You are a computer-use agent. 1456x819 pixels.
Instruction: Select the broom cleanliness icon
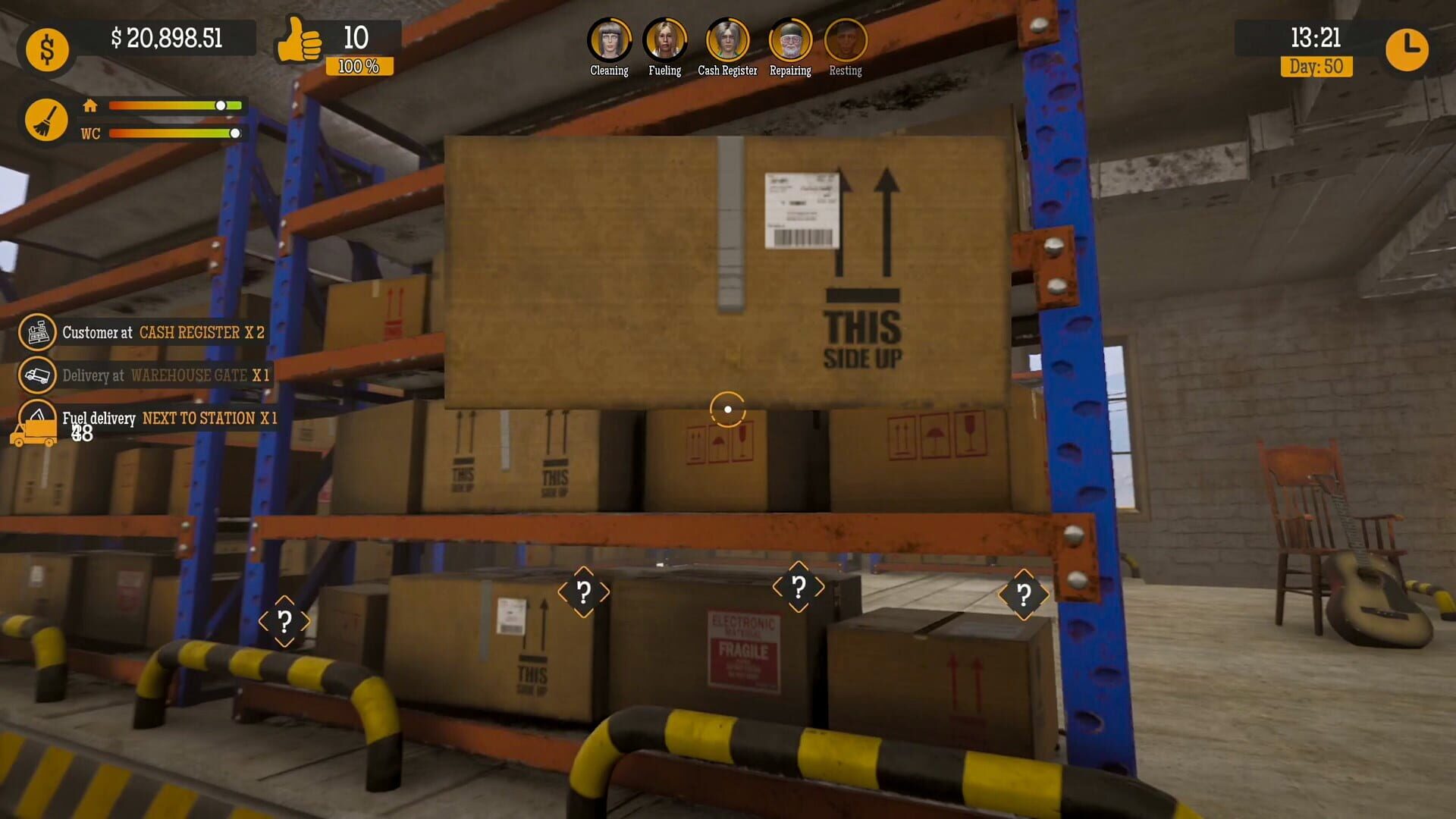coord(47,119)
